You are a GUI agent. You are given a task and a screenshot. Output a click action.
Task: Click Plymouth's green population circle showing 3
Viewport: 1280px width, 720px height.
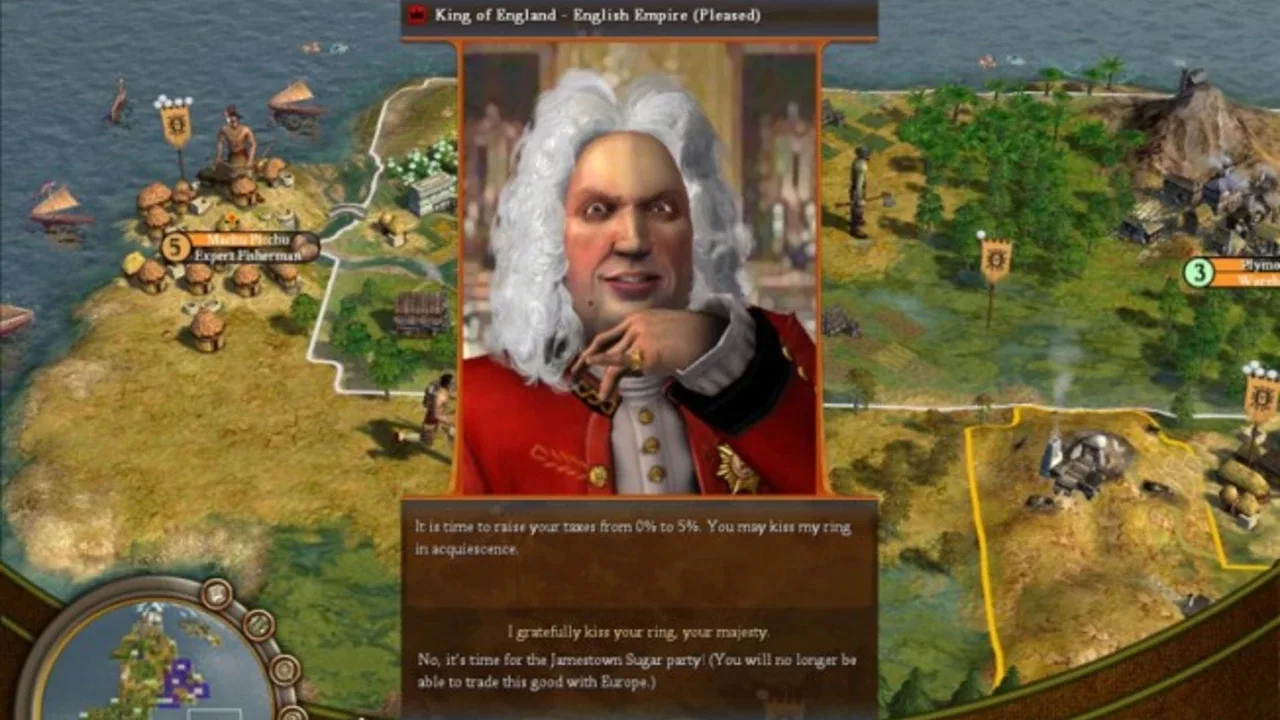tap(1197, 271)
